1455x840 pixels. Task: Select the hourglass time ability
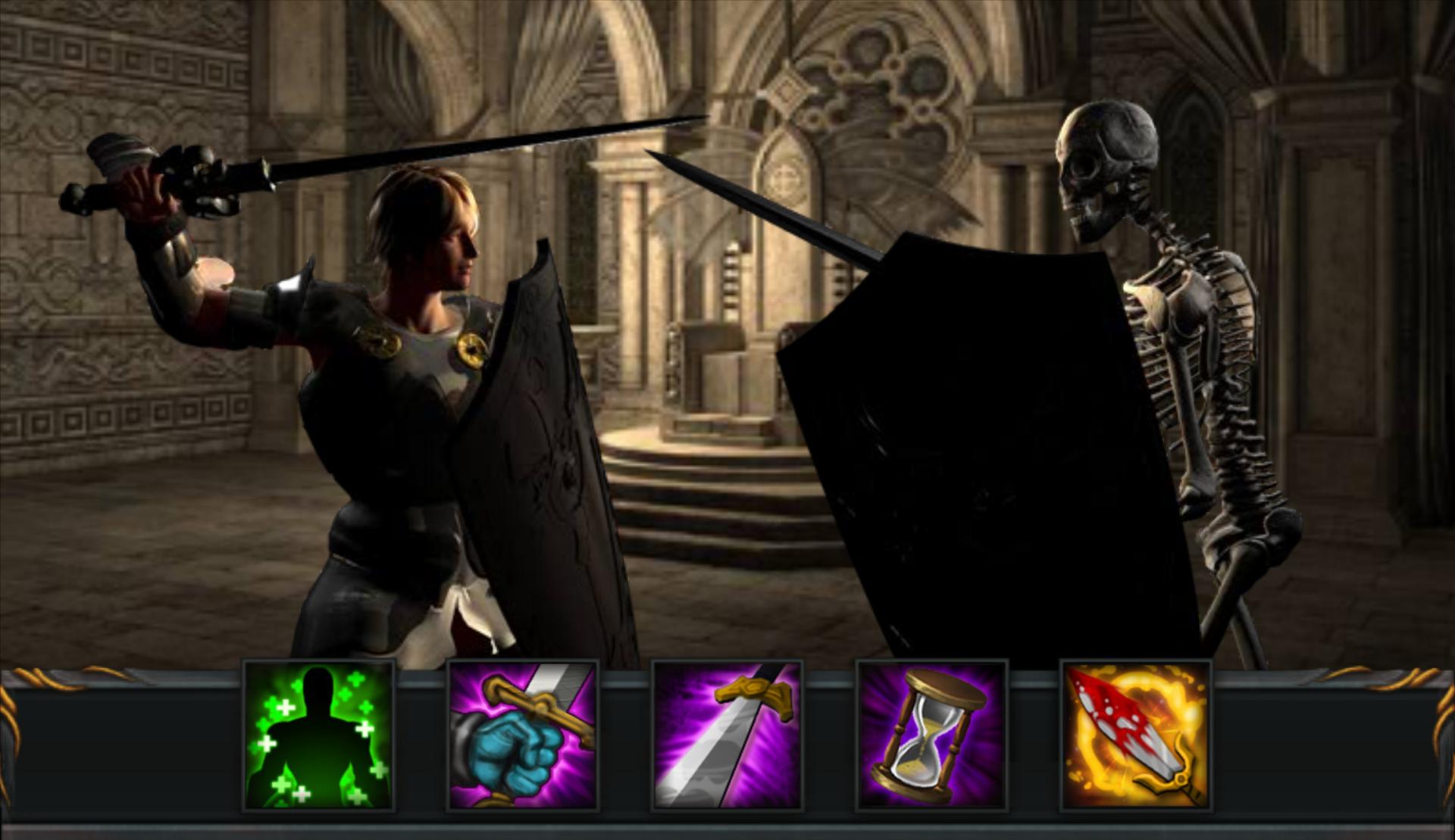(932, 736)
